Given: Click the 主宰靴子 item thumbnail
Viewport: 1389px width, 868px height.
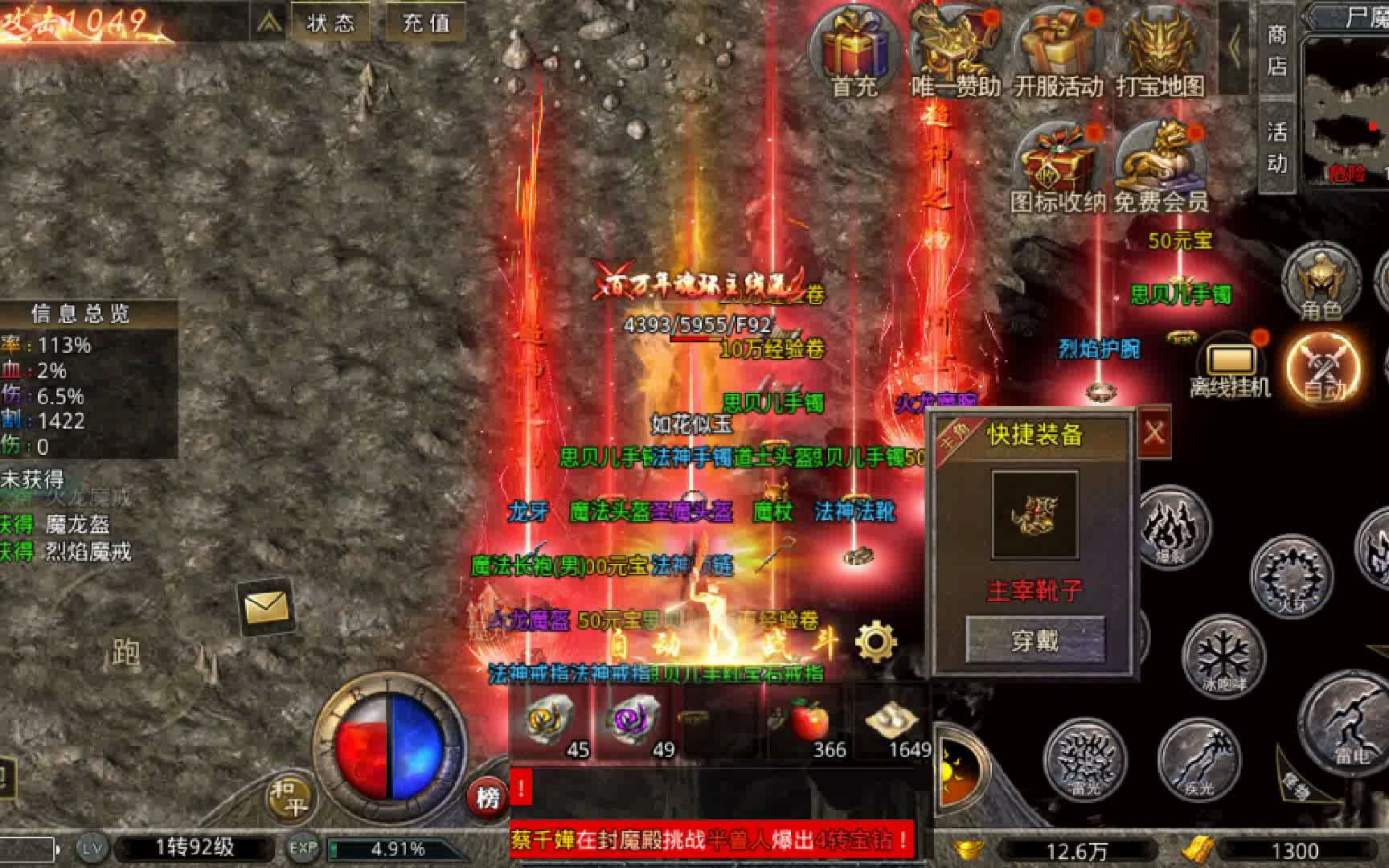Looking at the screenshot, I should tap(1037, 513).
